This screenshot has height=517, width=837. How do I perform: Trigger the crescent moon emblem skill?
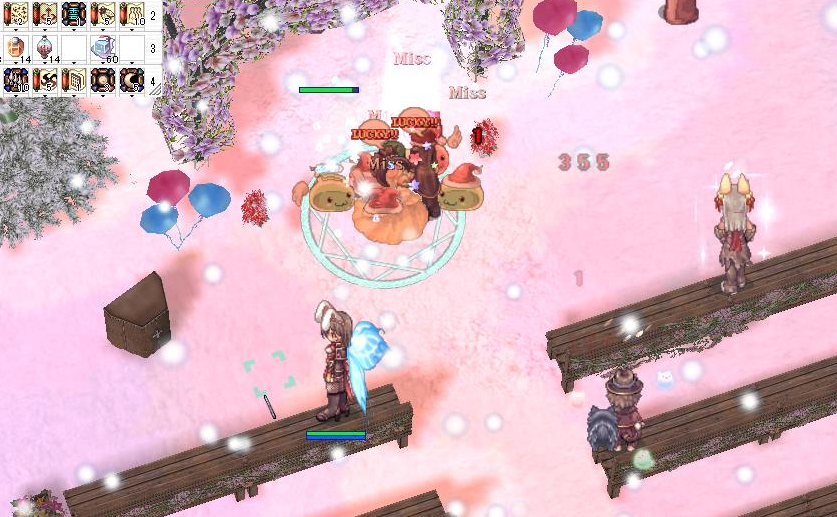pos(133,80)
